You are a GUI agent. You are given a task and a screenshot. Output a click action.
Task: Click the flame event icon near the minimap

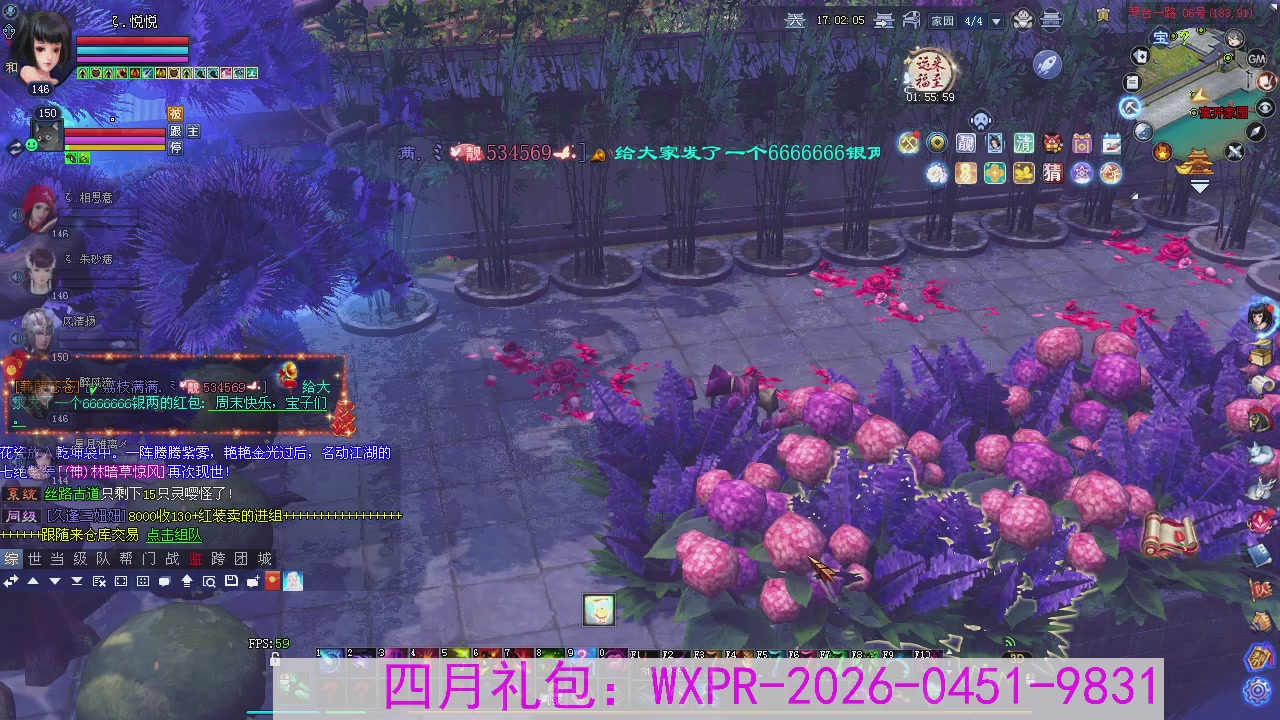1161,151
